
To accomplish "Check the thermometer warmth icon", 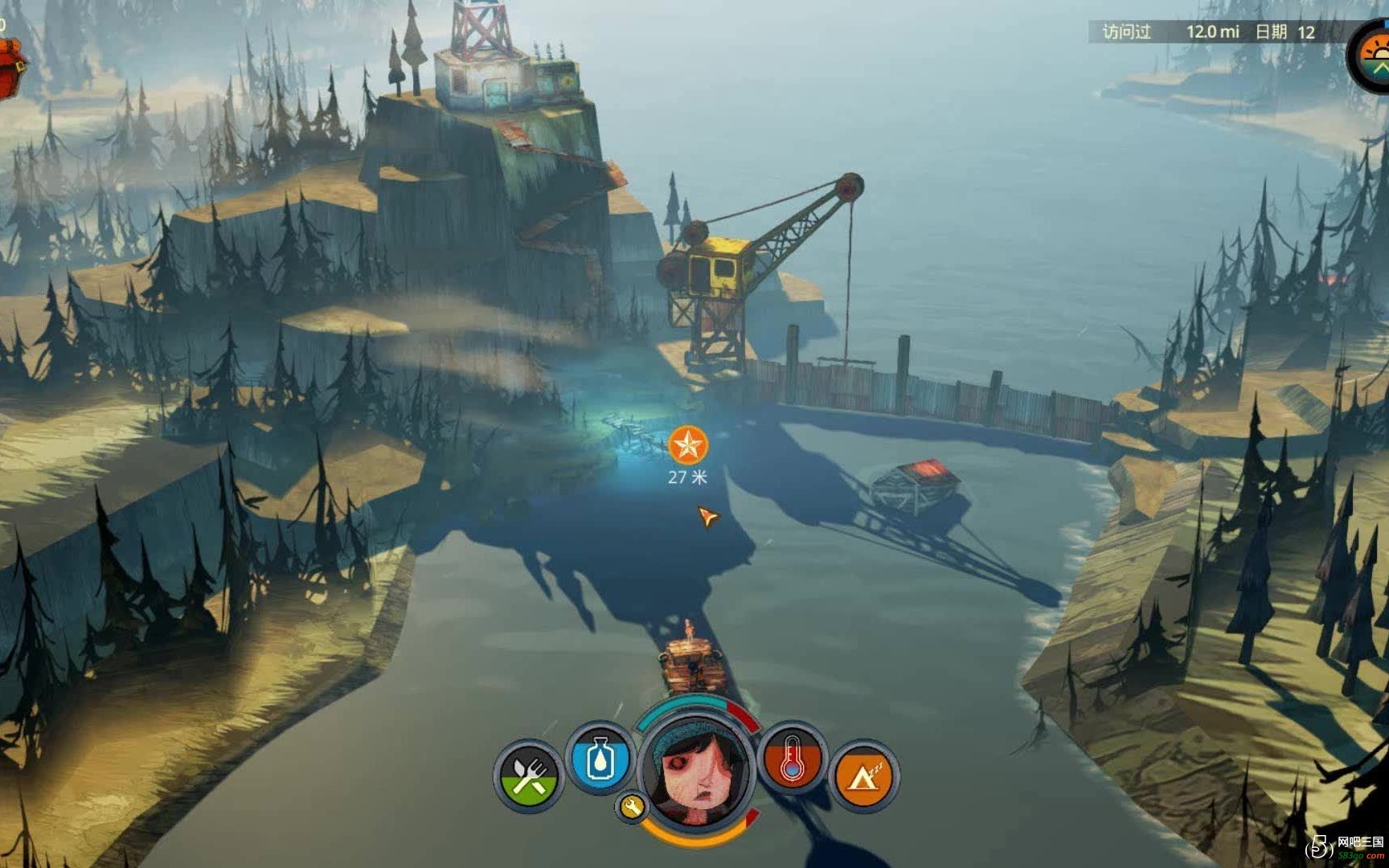I will coord(793,759).
